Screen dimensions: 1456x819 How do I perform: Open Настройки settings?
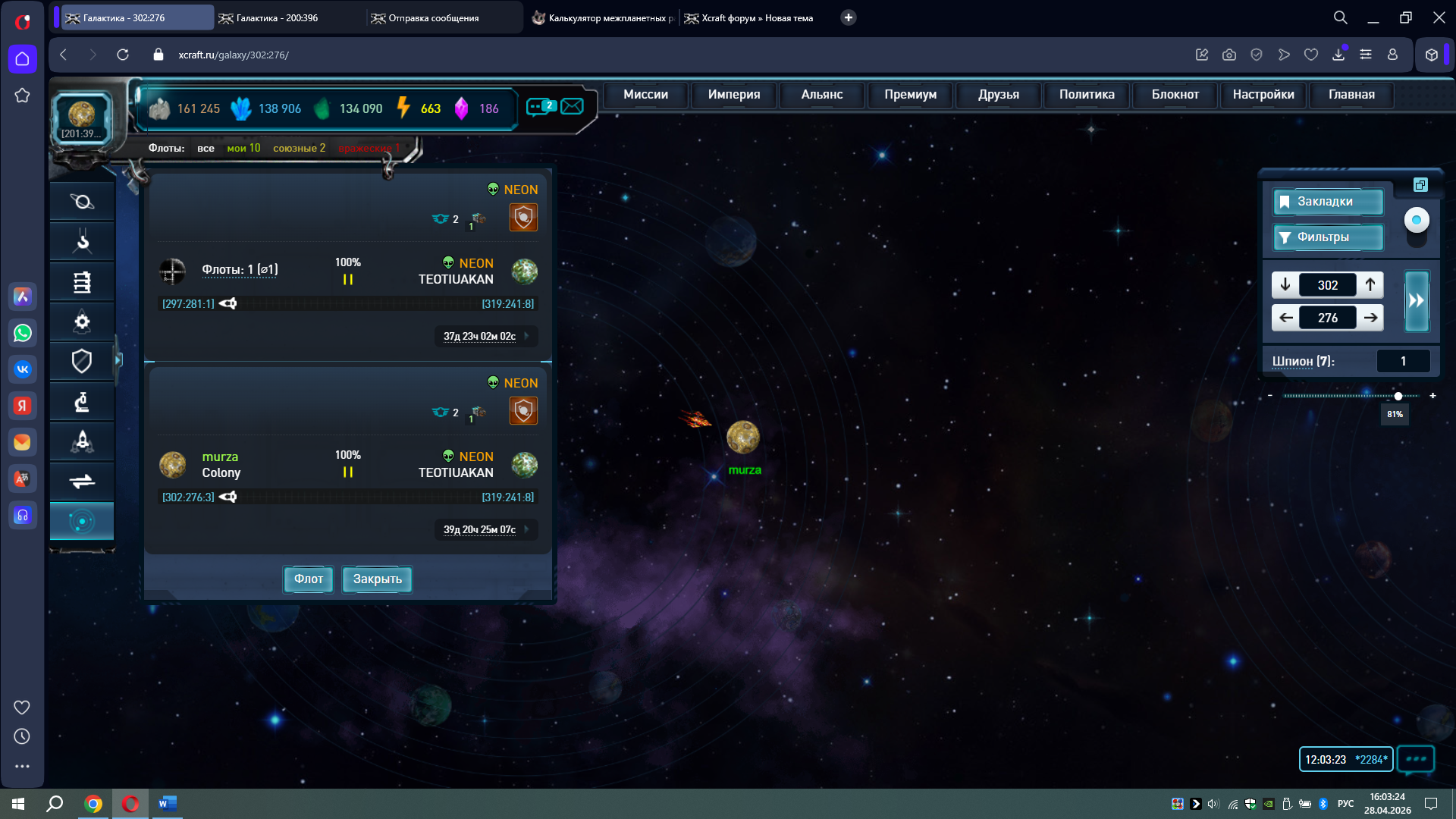(x=1263, y=95)
